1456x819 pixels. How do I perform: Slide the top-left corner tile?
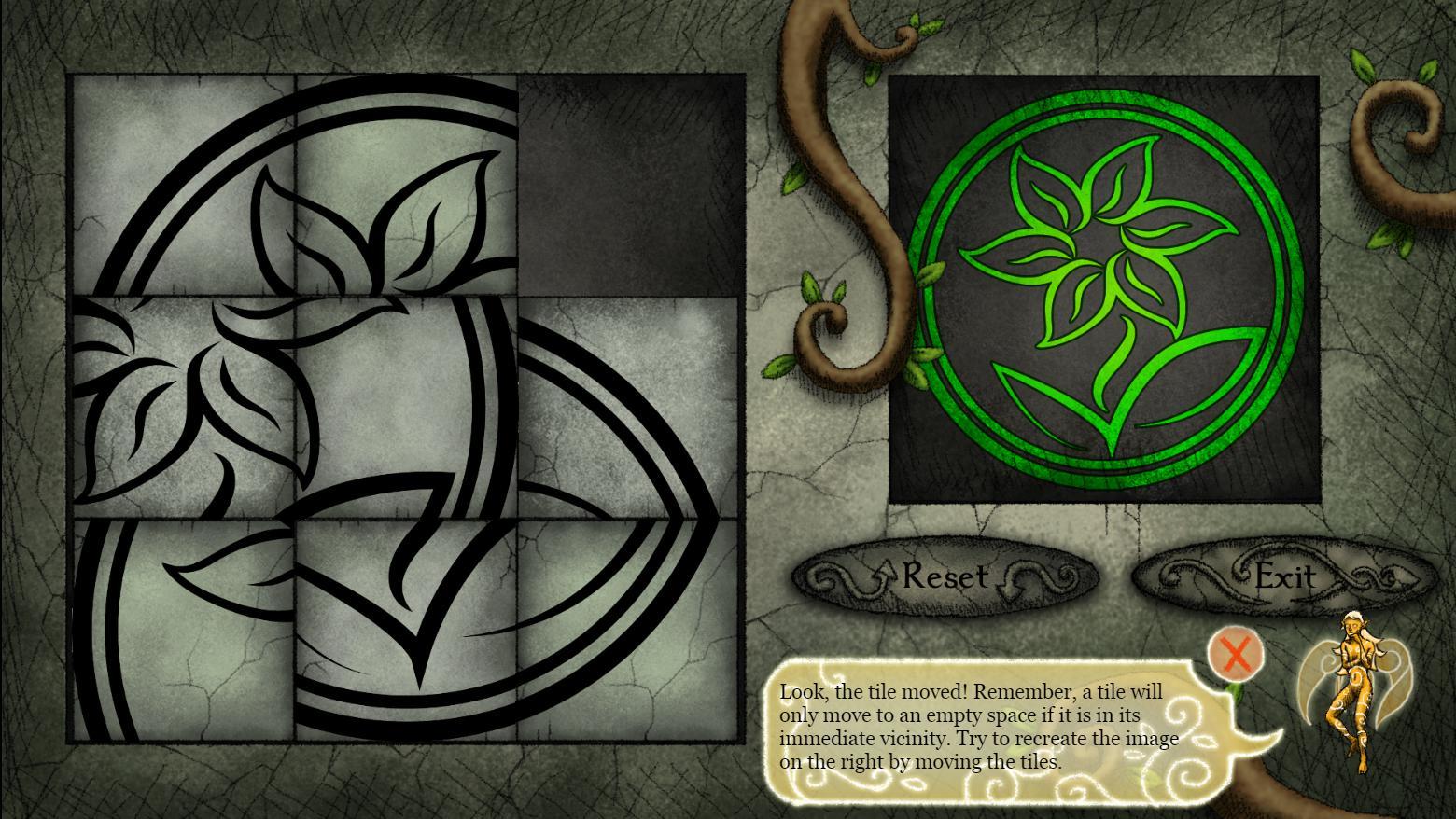coord(182,187)
